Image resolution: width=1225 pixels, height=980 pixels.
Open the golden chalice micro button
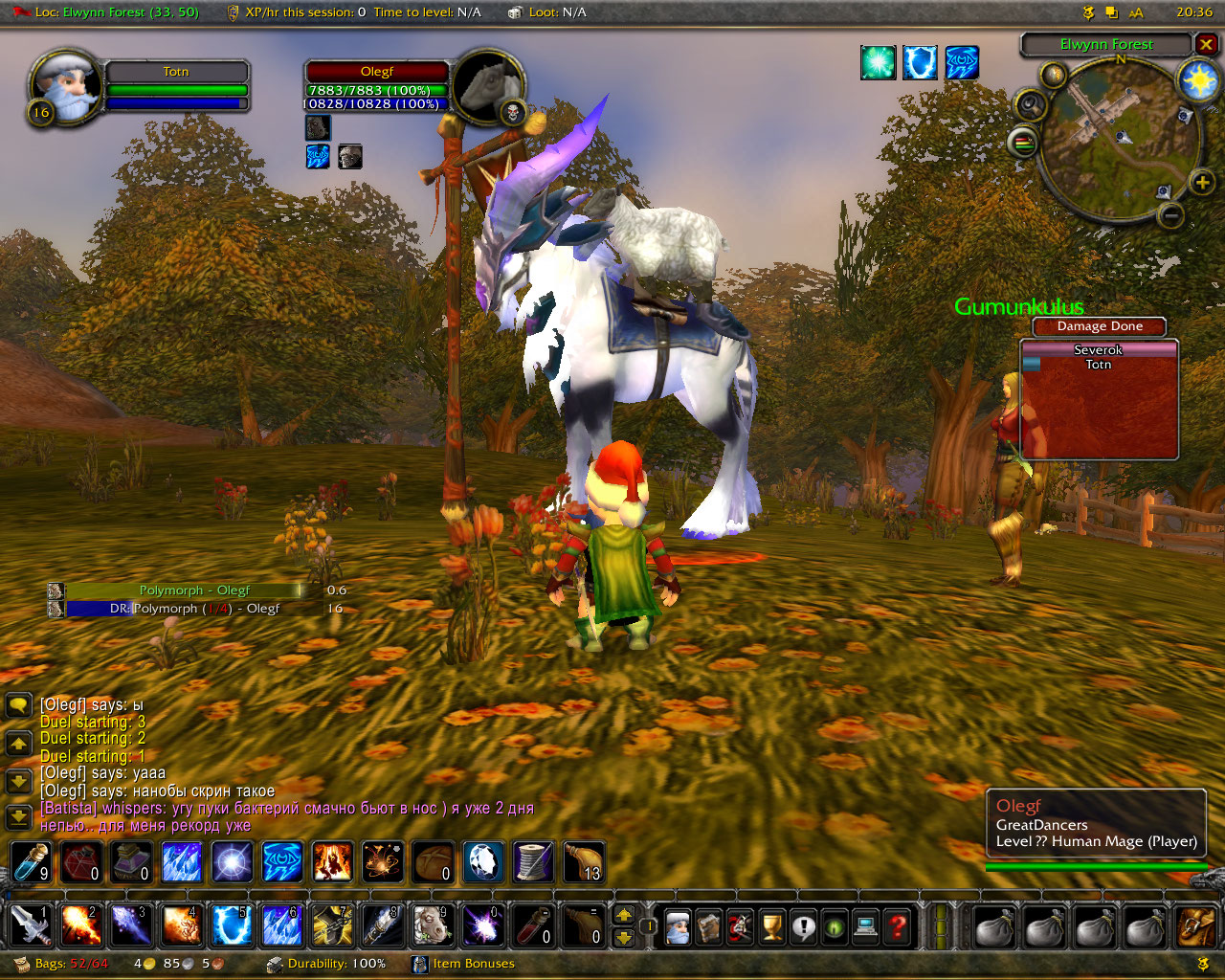771,926
